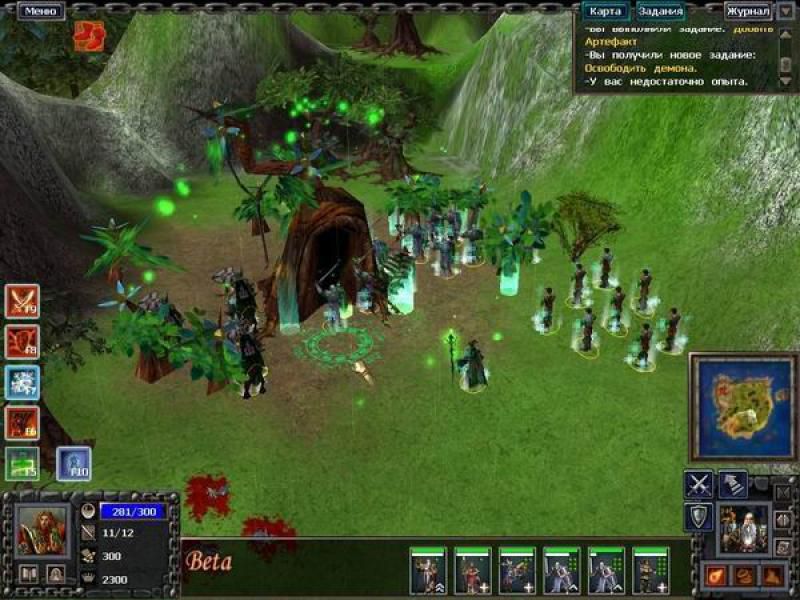Activate the dark red F6 ability

tap(22, 423)
